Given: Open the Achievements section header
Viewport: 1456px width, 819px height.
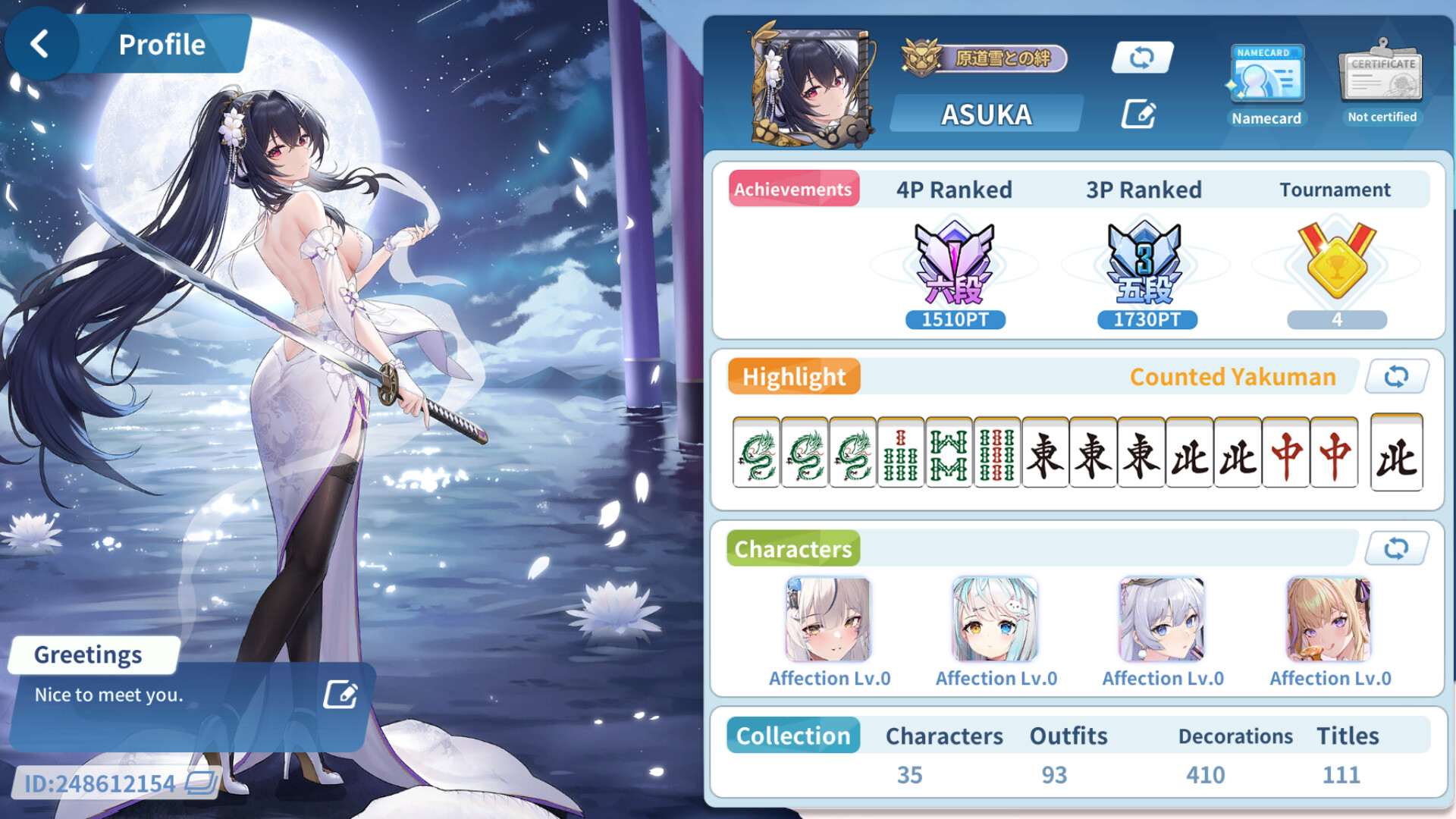Looking at the screenshot, I should point(793,189).
